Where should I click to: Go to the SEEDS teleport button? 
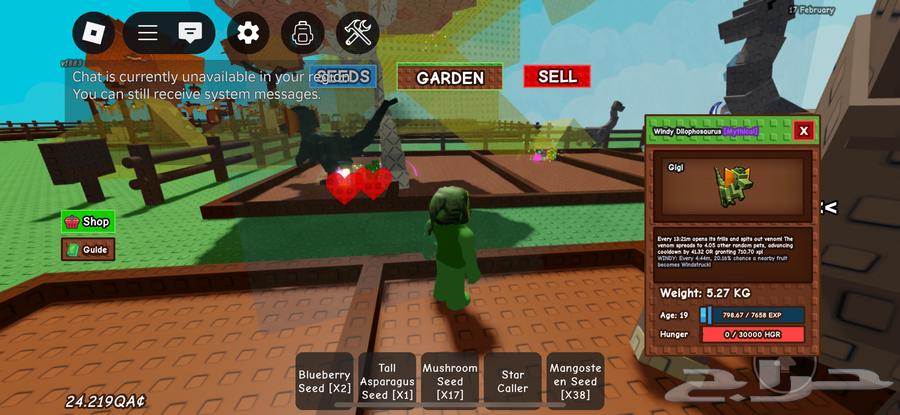342,76
